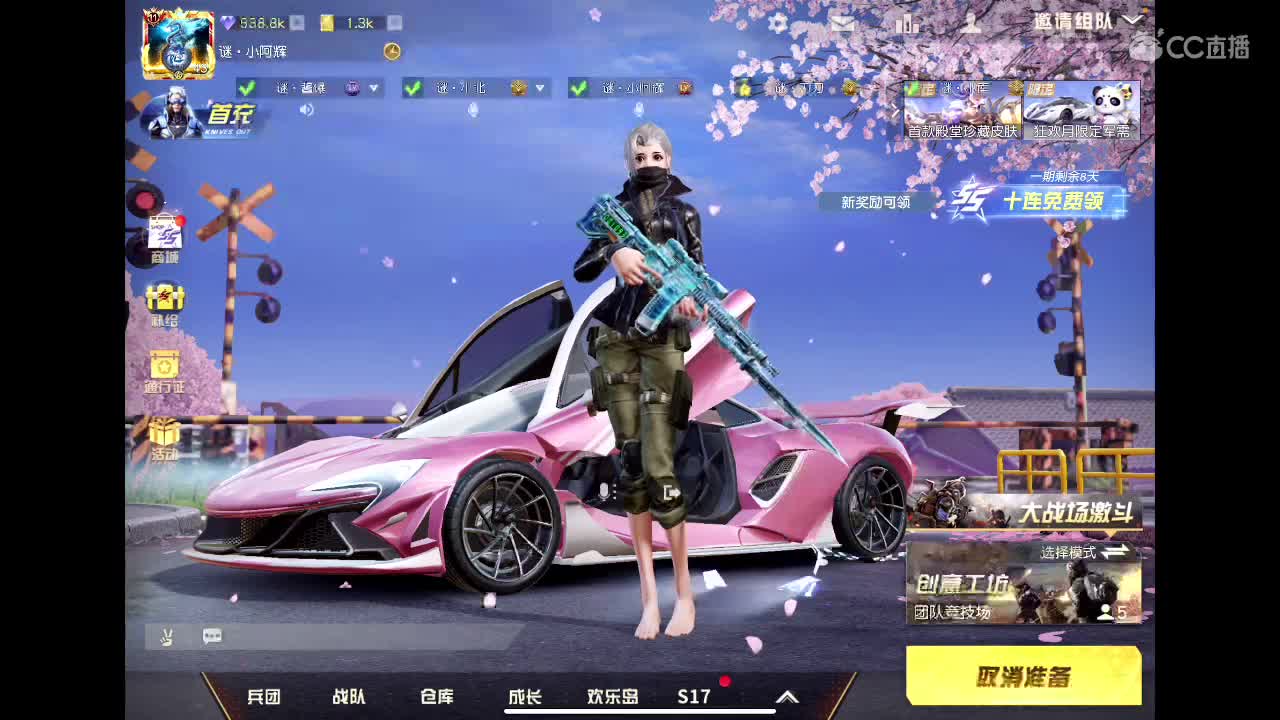Open the 首充 first recharge panel

200,115
